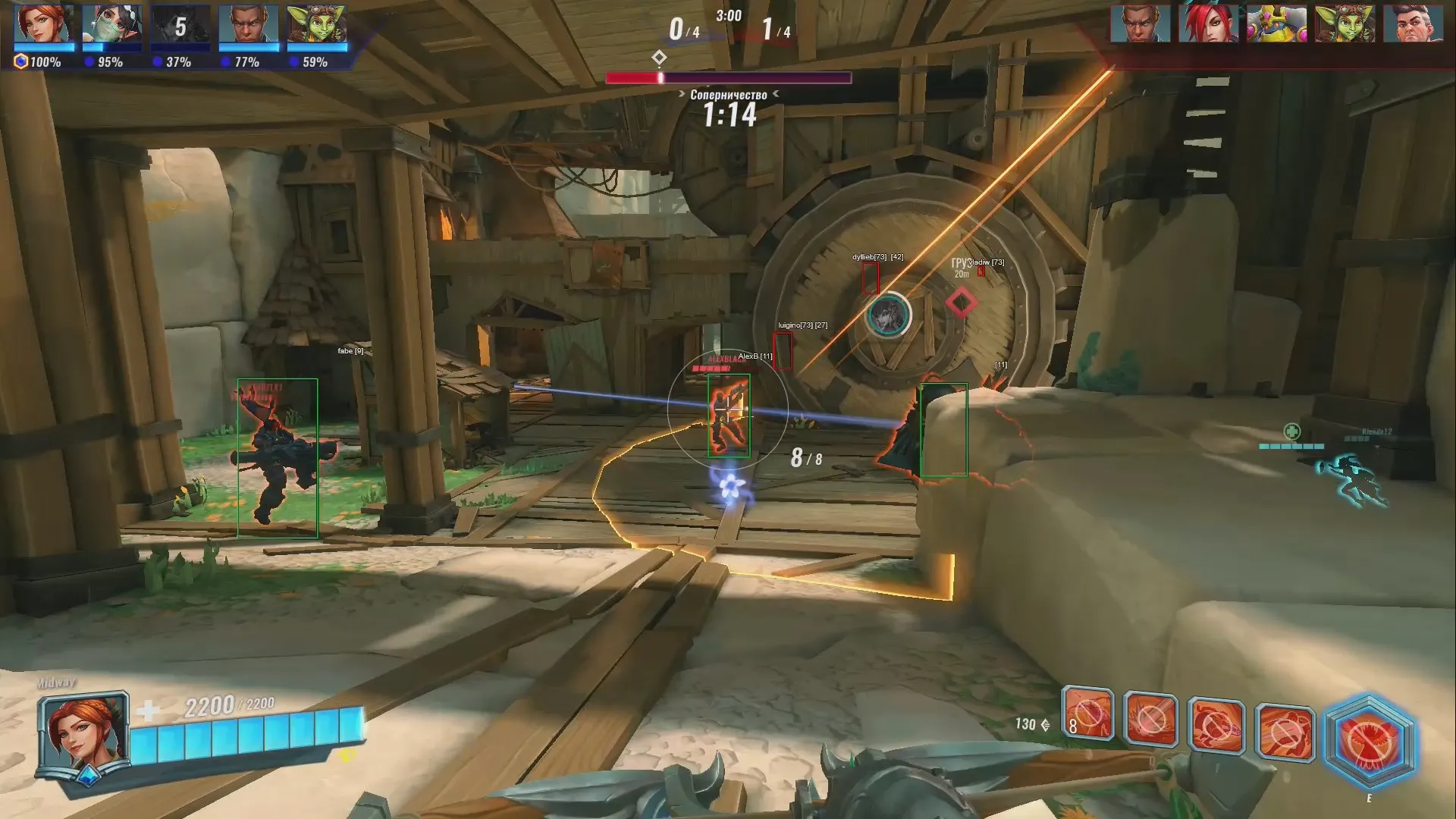The width and height of the screenshot is (1456, 819).
Task: Trigger the running figure ability icon
Action: 1285,733
